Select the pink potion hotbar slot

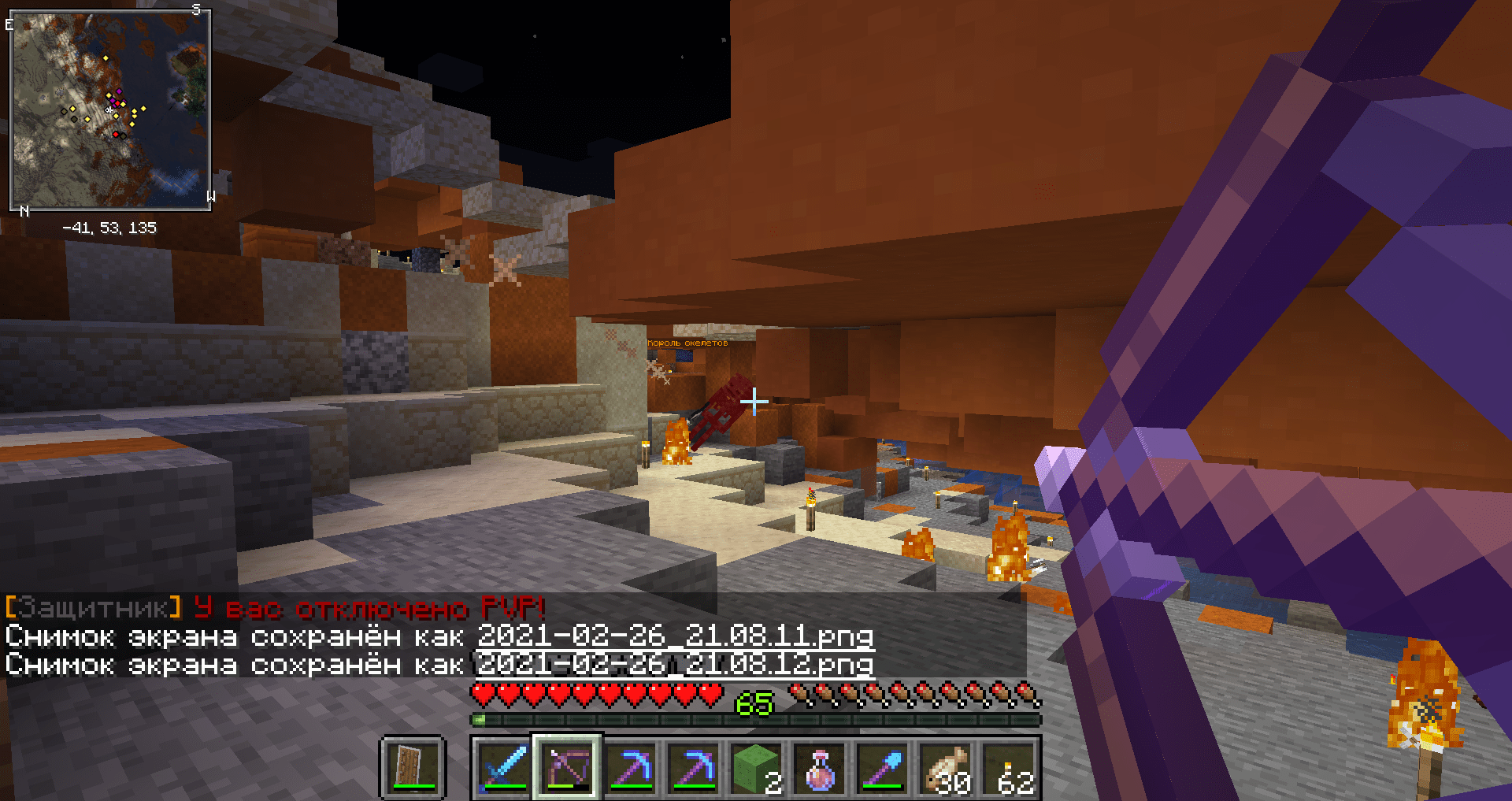click(819, 767)
